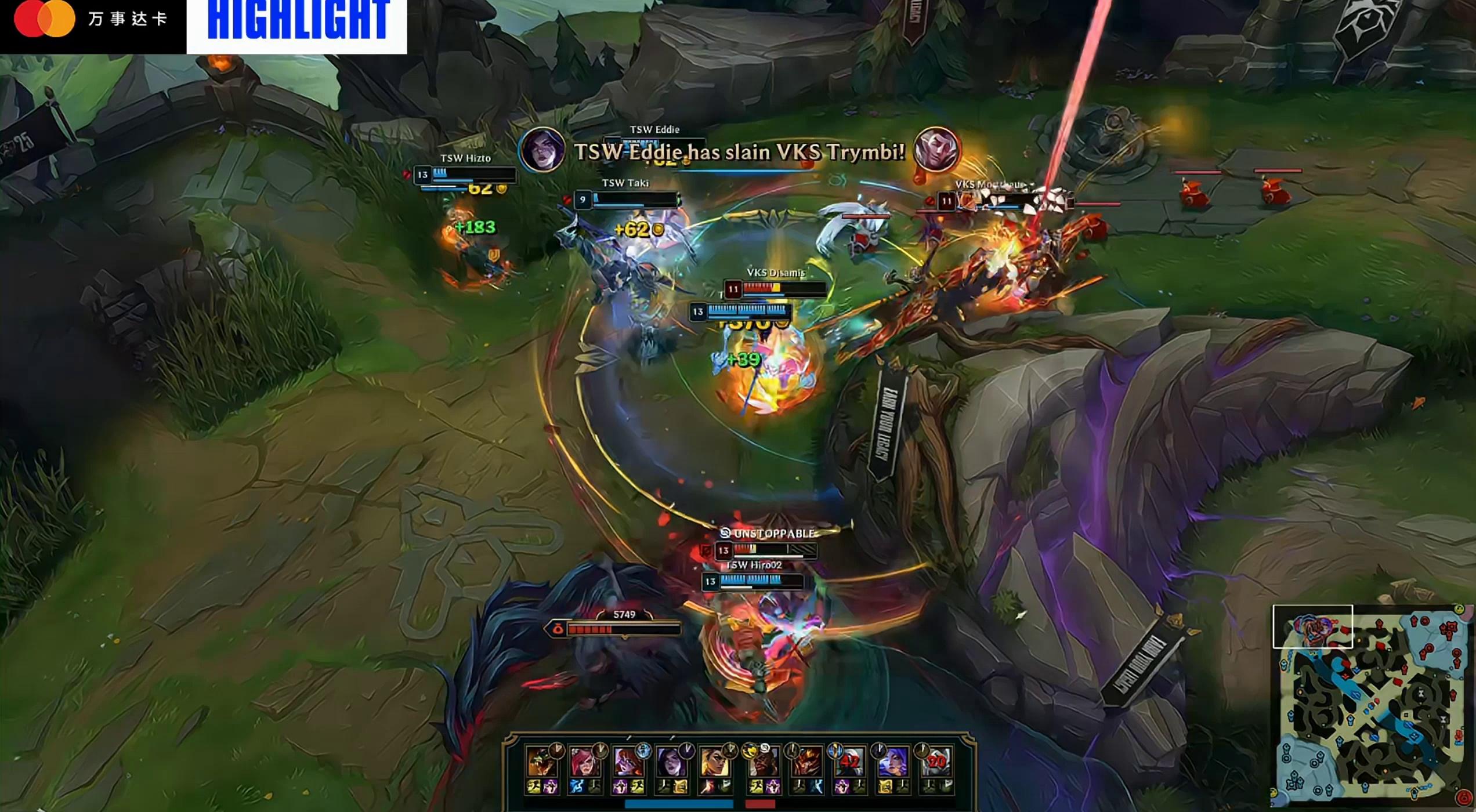Choose the blue-haired woman champion portrait
The image size is (1476, 812).
click(x=892, y=761)
